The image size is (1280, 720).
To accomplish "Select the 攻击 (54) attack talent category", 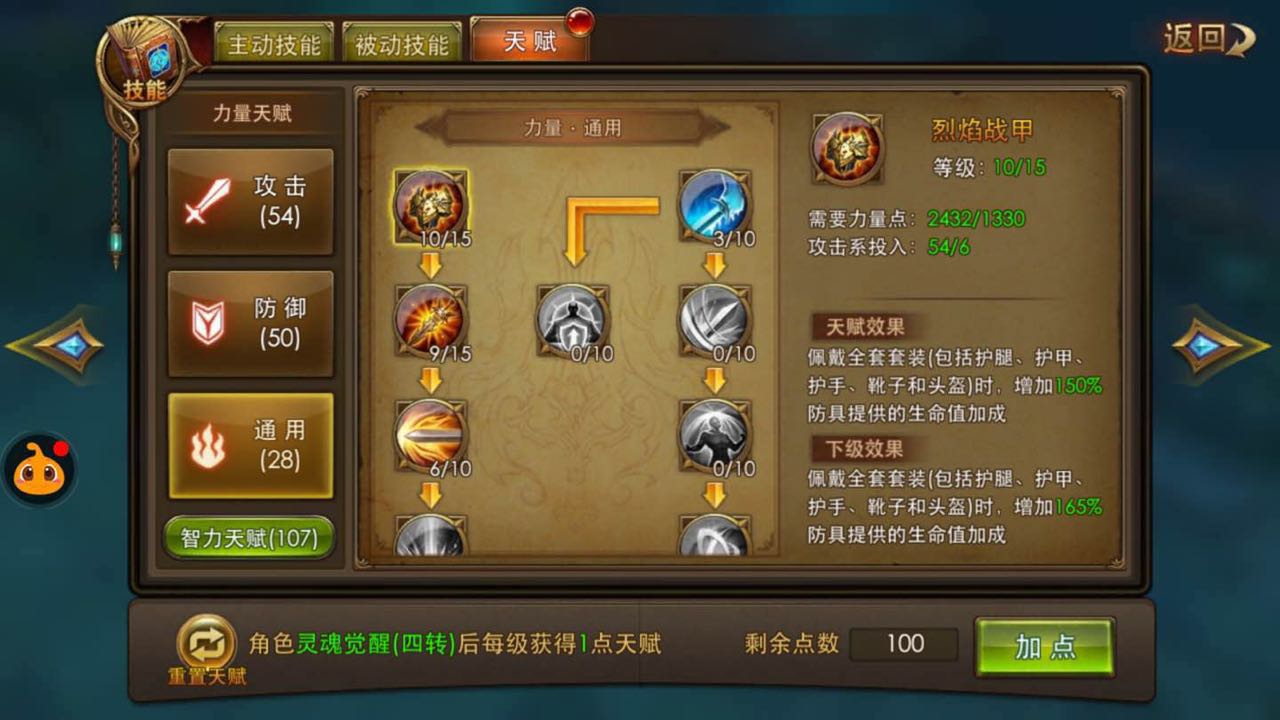I will (x=249, y=200).
